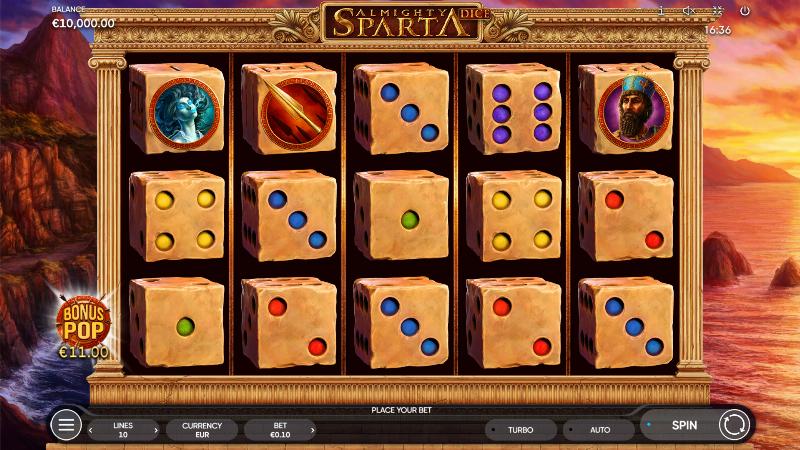
Task: Open Auto spin options
Action: click(x=599, y=430)
